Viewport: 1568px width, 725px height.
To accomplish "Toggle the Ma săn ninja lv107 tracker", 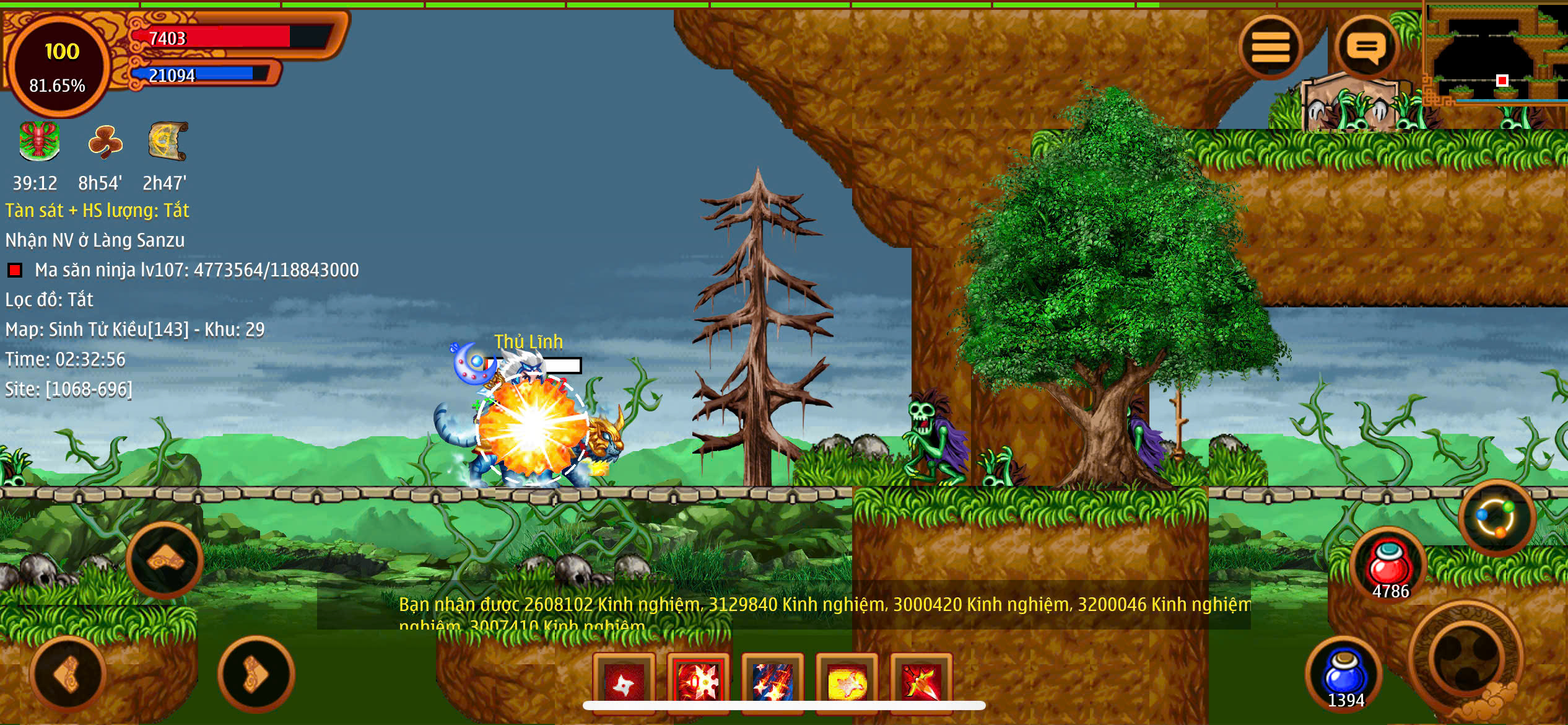I will point(15,270).
